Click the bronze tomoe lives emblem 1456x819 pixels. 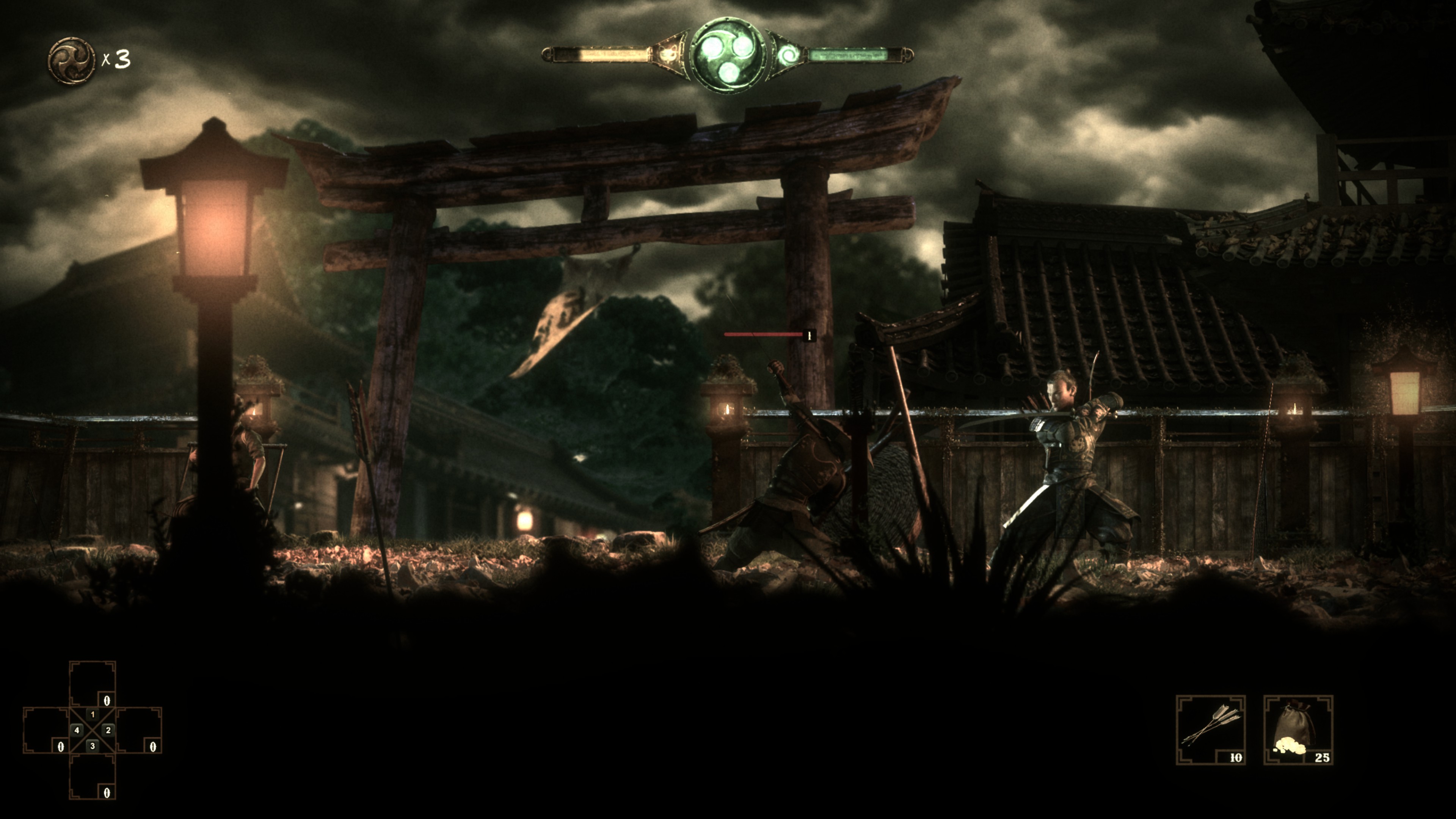(x=71, y=60)
